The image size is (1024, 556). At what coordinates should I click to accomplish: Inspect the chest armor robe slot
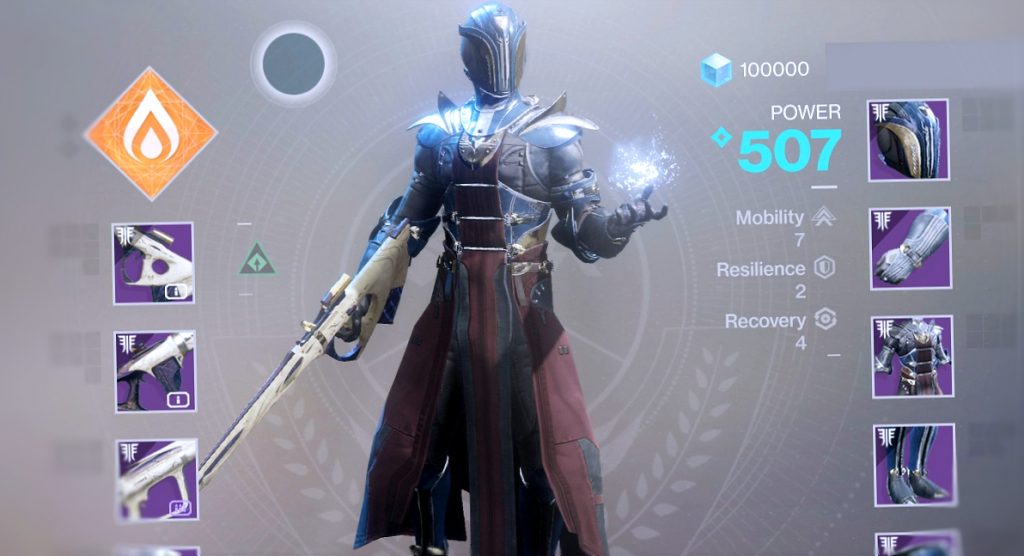pos(911,357)
